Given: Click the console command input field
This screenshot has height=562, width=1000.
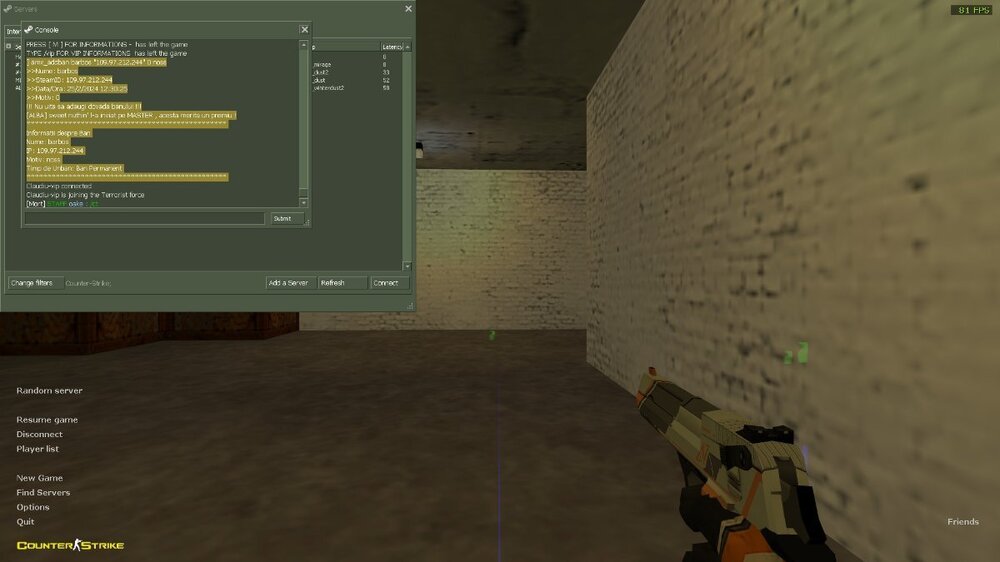Looking at the screenshot, I should [145, 218].
